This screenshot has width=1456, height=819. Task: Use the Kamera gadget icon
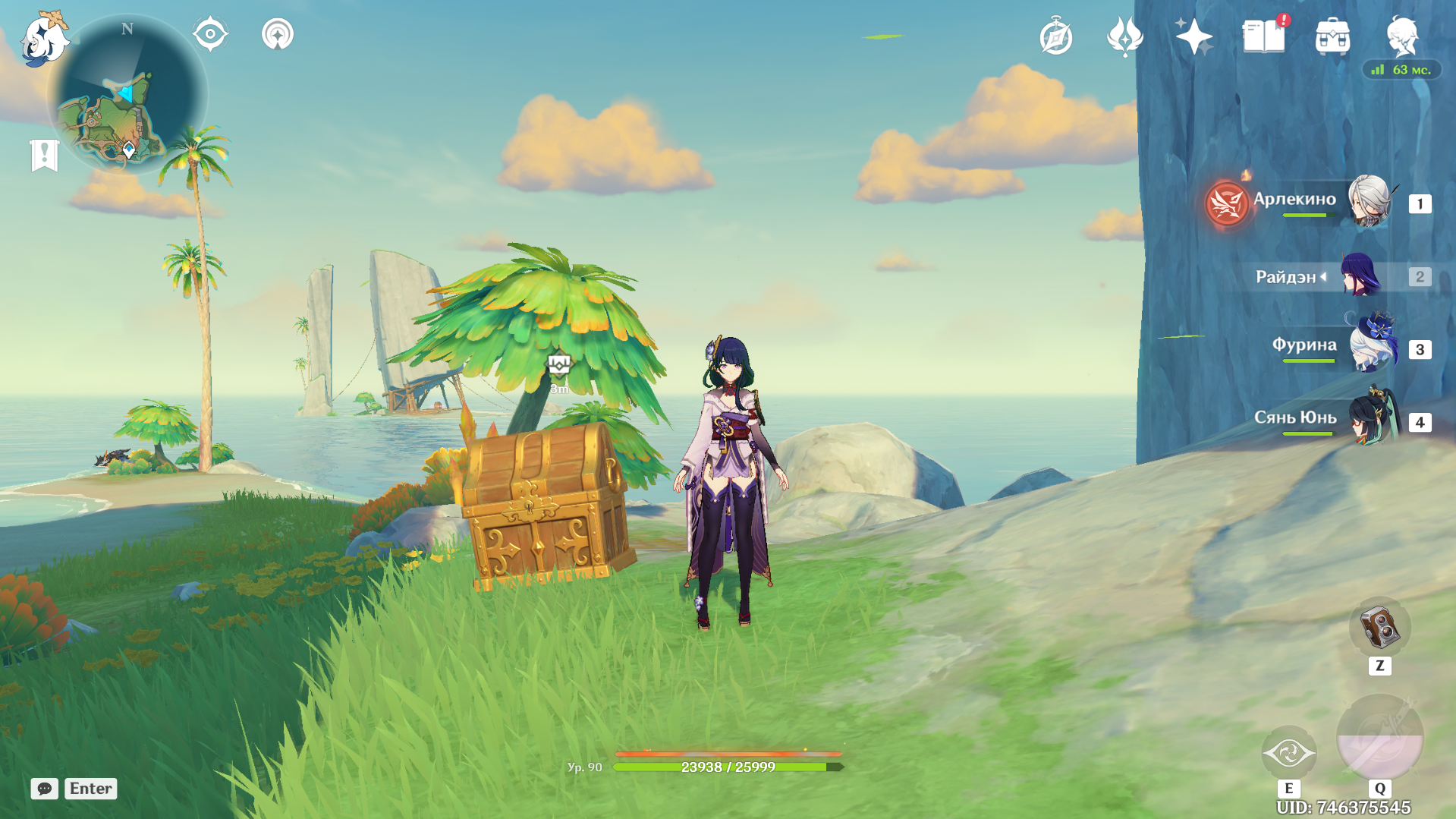pyautogui.click(x=1379, y=627)
